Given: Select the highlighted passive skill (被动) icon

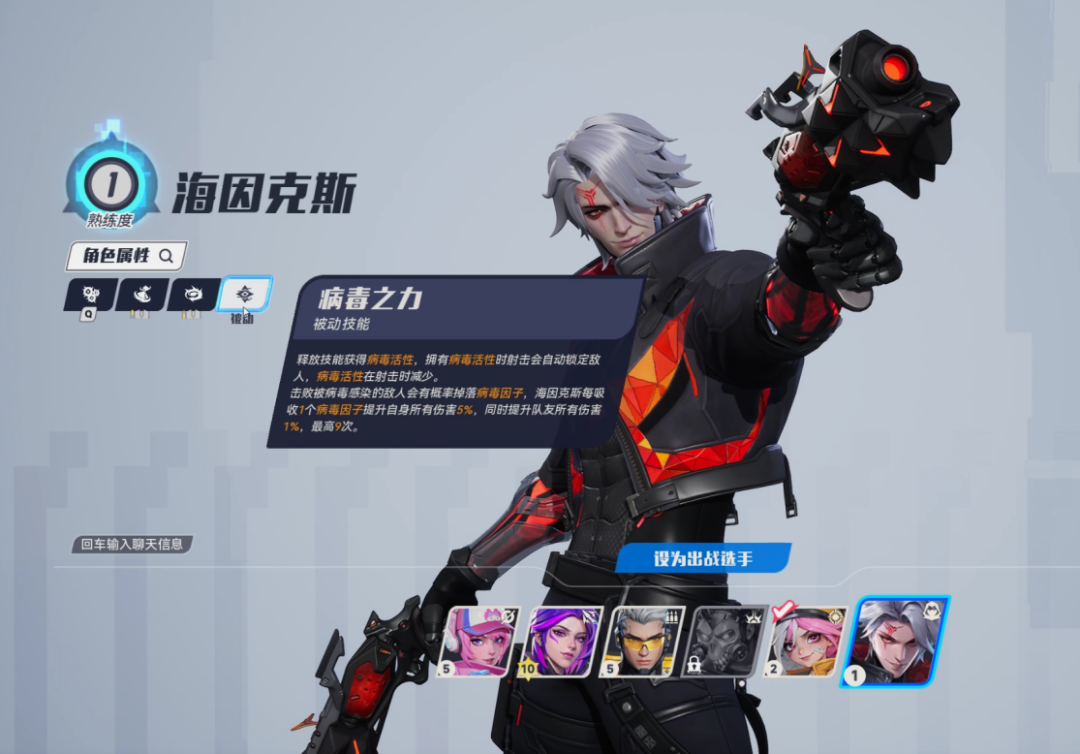Looking at the screenshot, I should [x=245, y=294].
